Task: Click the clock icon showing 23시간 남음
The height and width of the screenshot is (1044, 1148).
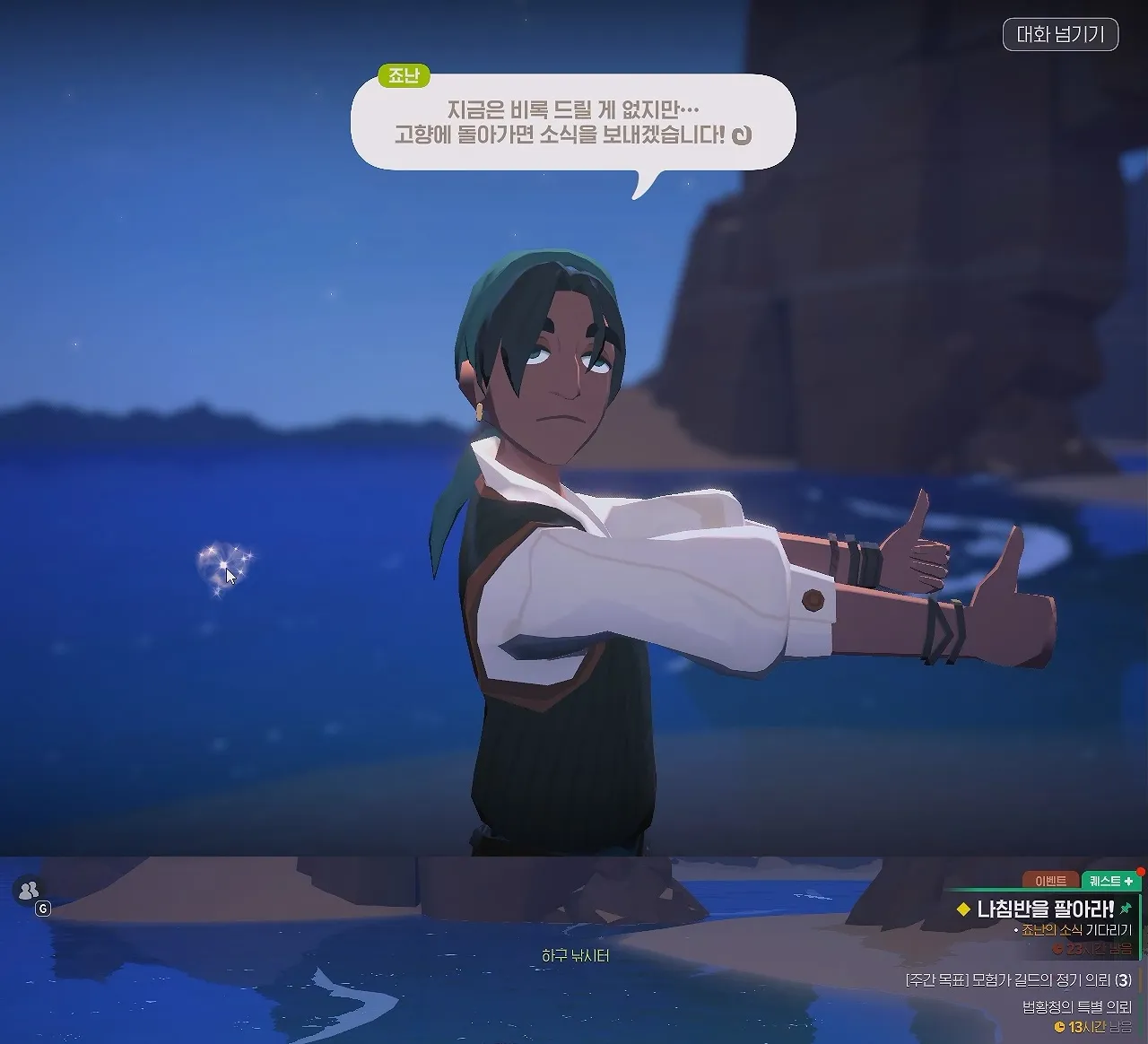Action: pyautogui.click(x=1057, y=949)
